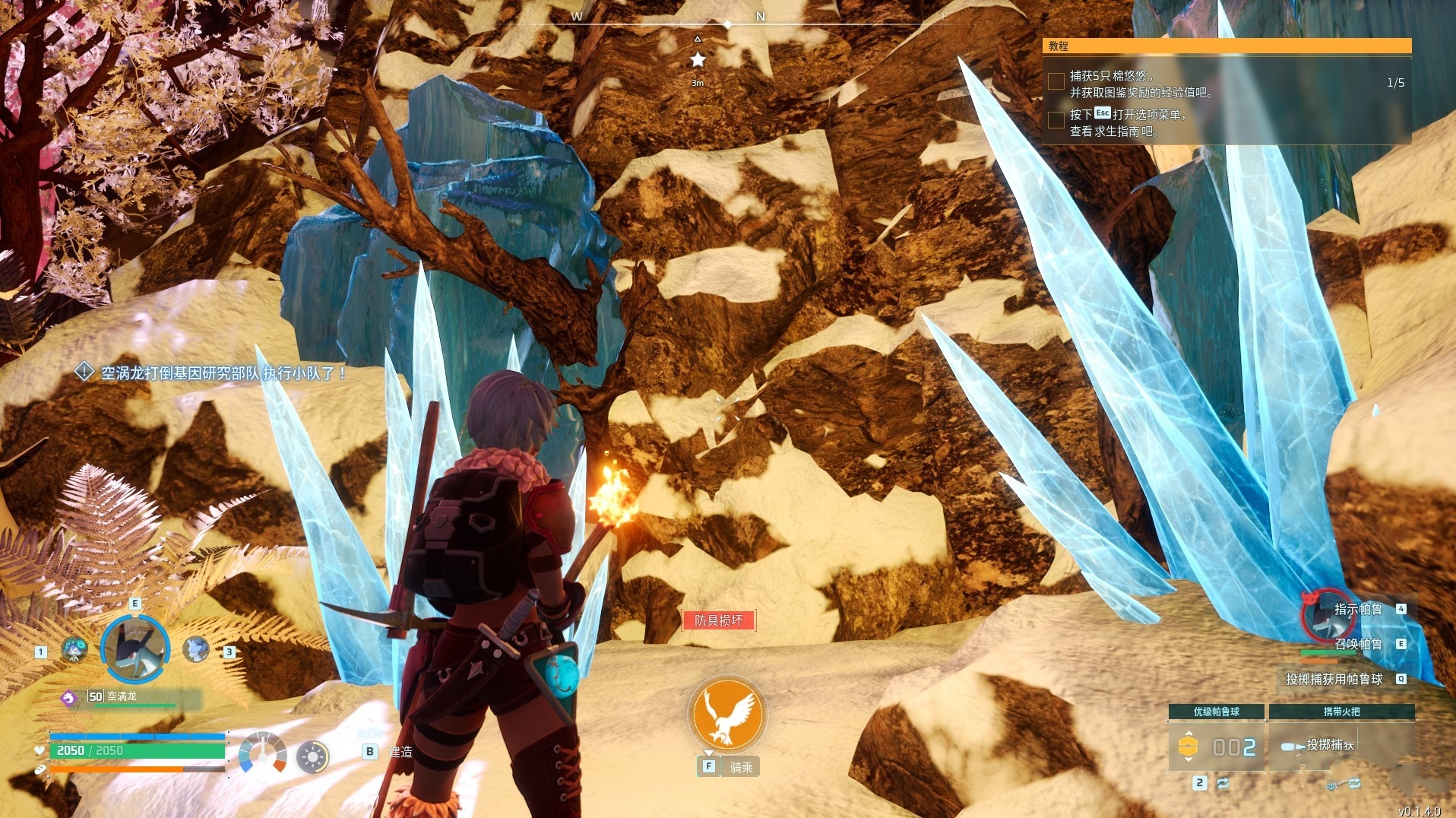Screen dimensions: 1456x818
Task: Click the sun time-of-day icon
Action: point(312,757)
